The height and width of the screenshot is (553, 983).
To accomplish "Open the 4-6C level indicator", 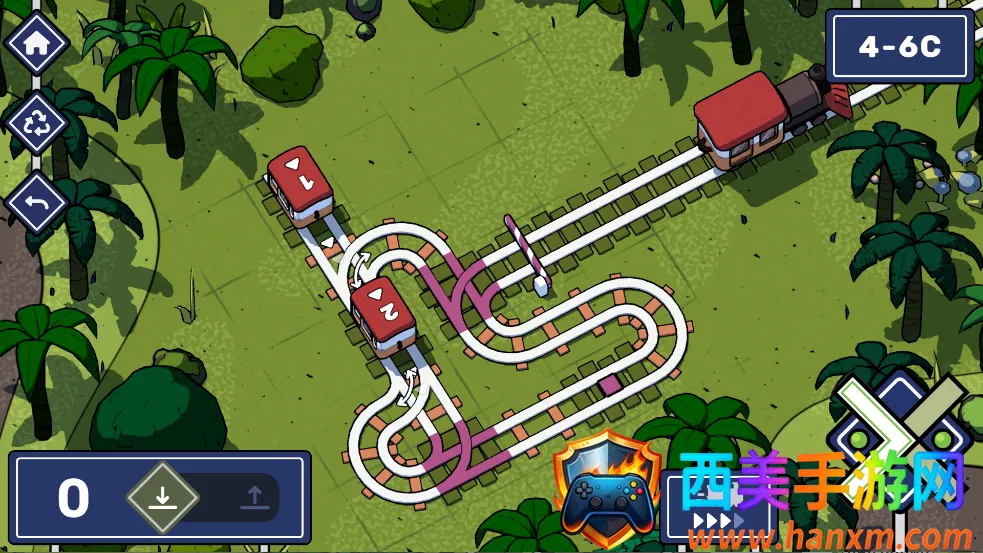I will [x=899, y=47].
